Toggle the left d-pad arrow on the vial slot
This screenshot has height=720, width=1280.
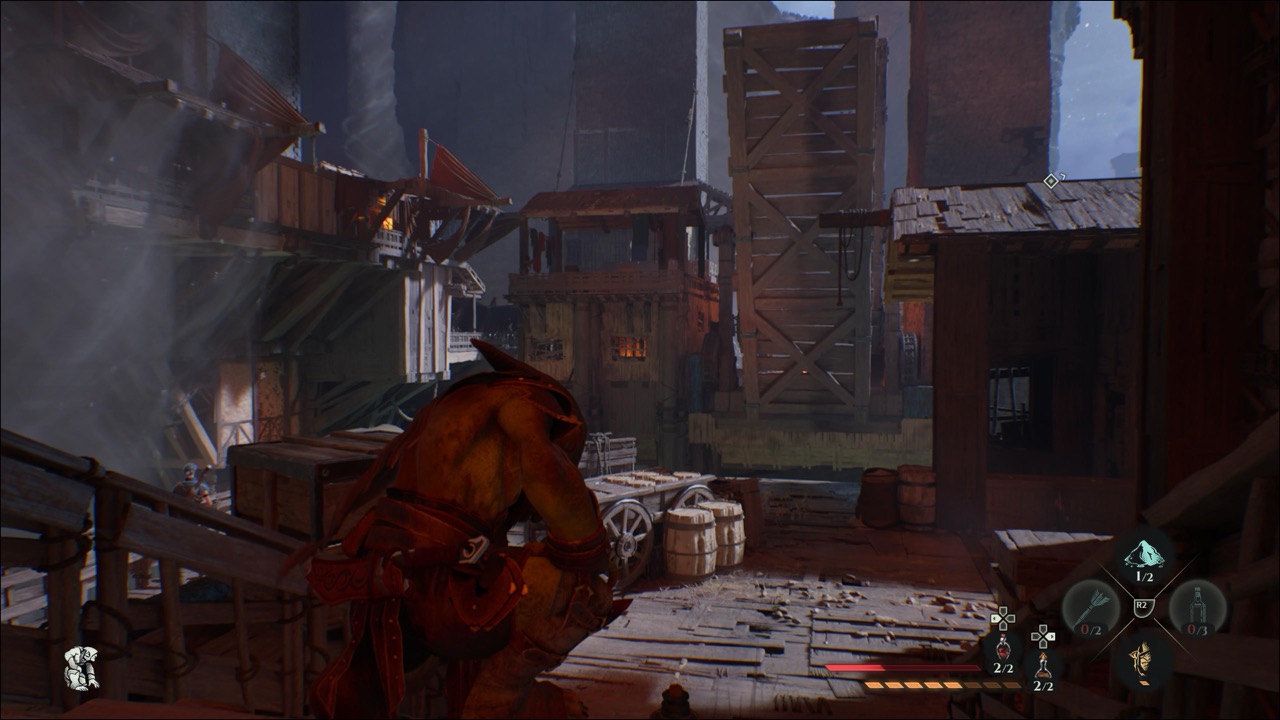coord(996,616)
